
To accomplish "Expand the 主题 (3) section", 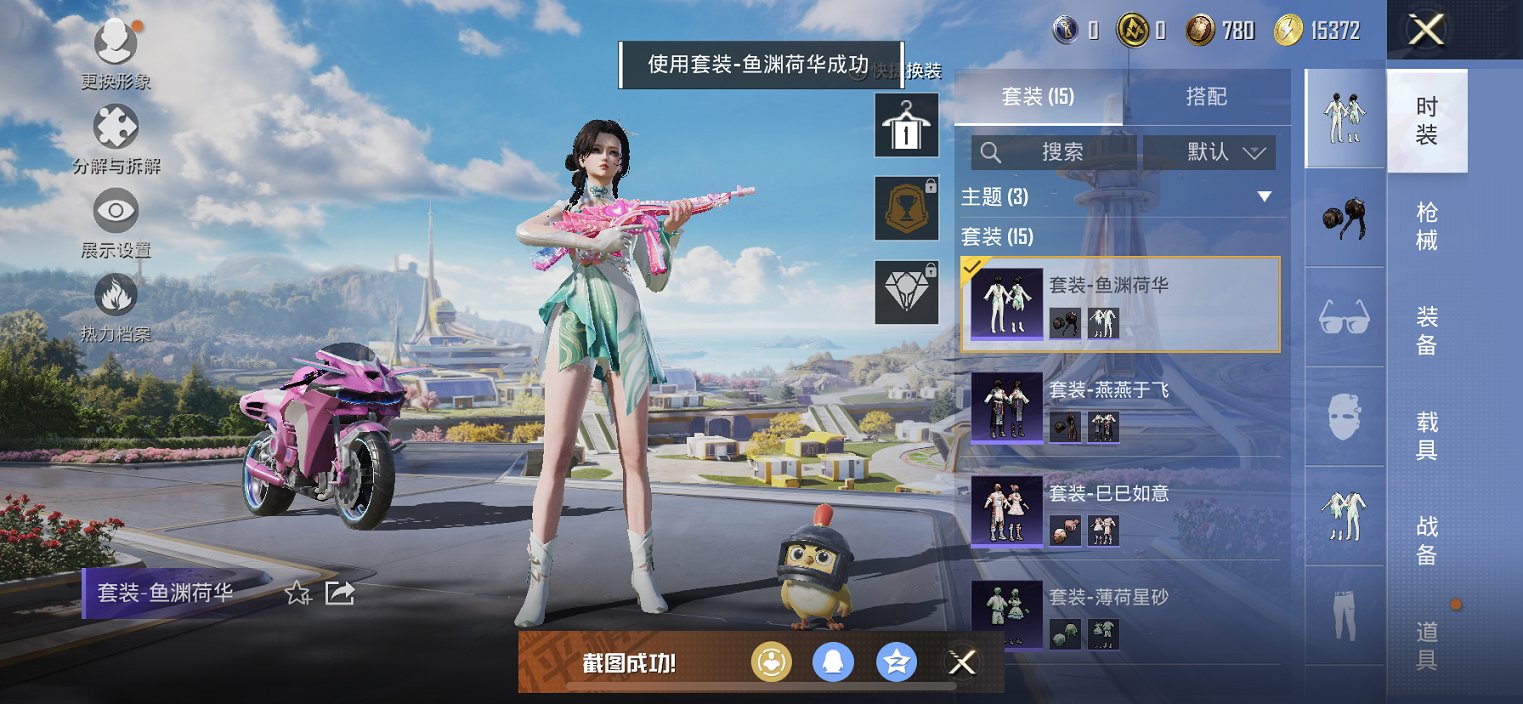I will (x=1264, y=196).
